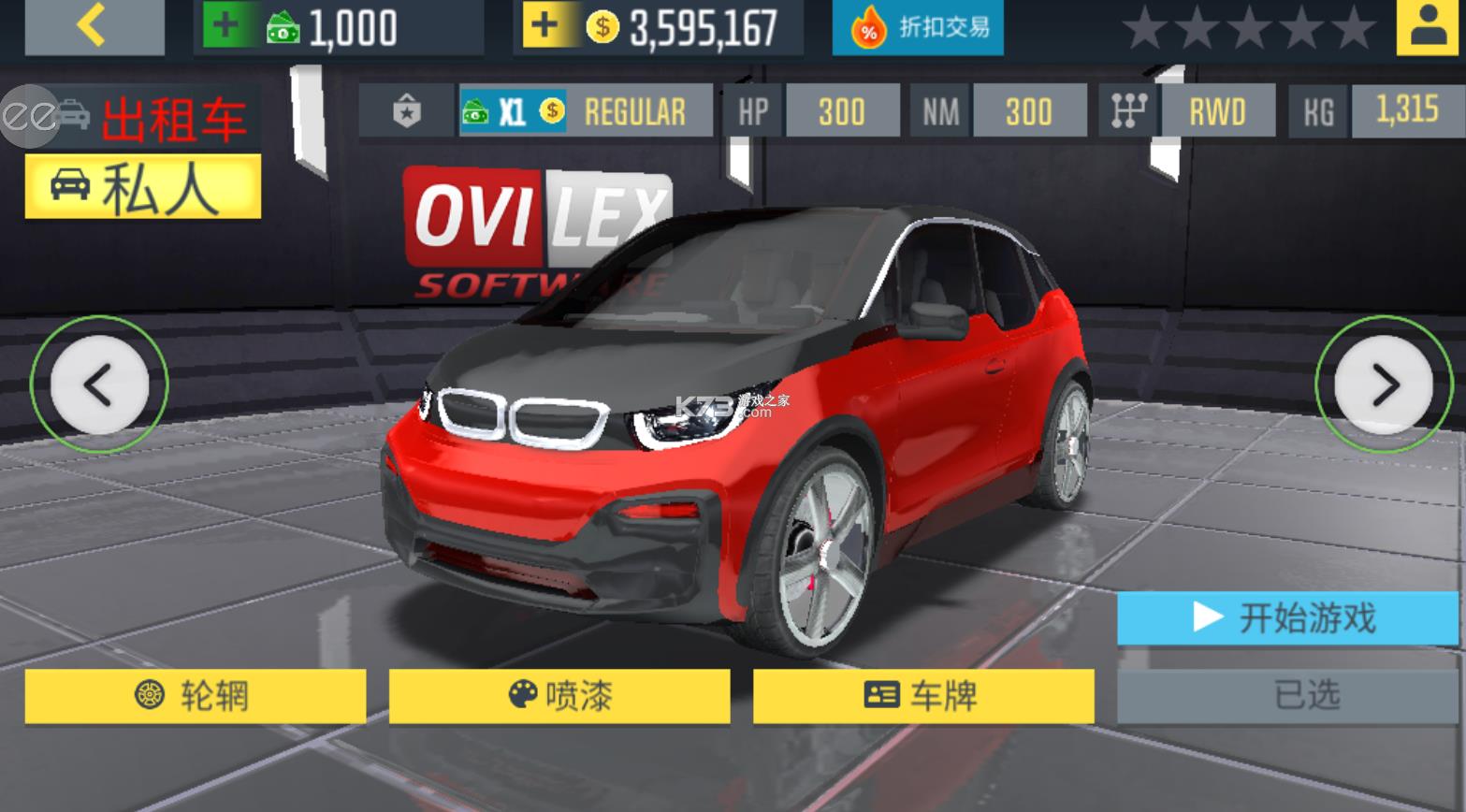
Task: Open the 折扣交易 discount deal with flame icon
Action: click(x=915, y=27)
